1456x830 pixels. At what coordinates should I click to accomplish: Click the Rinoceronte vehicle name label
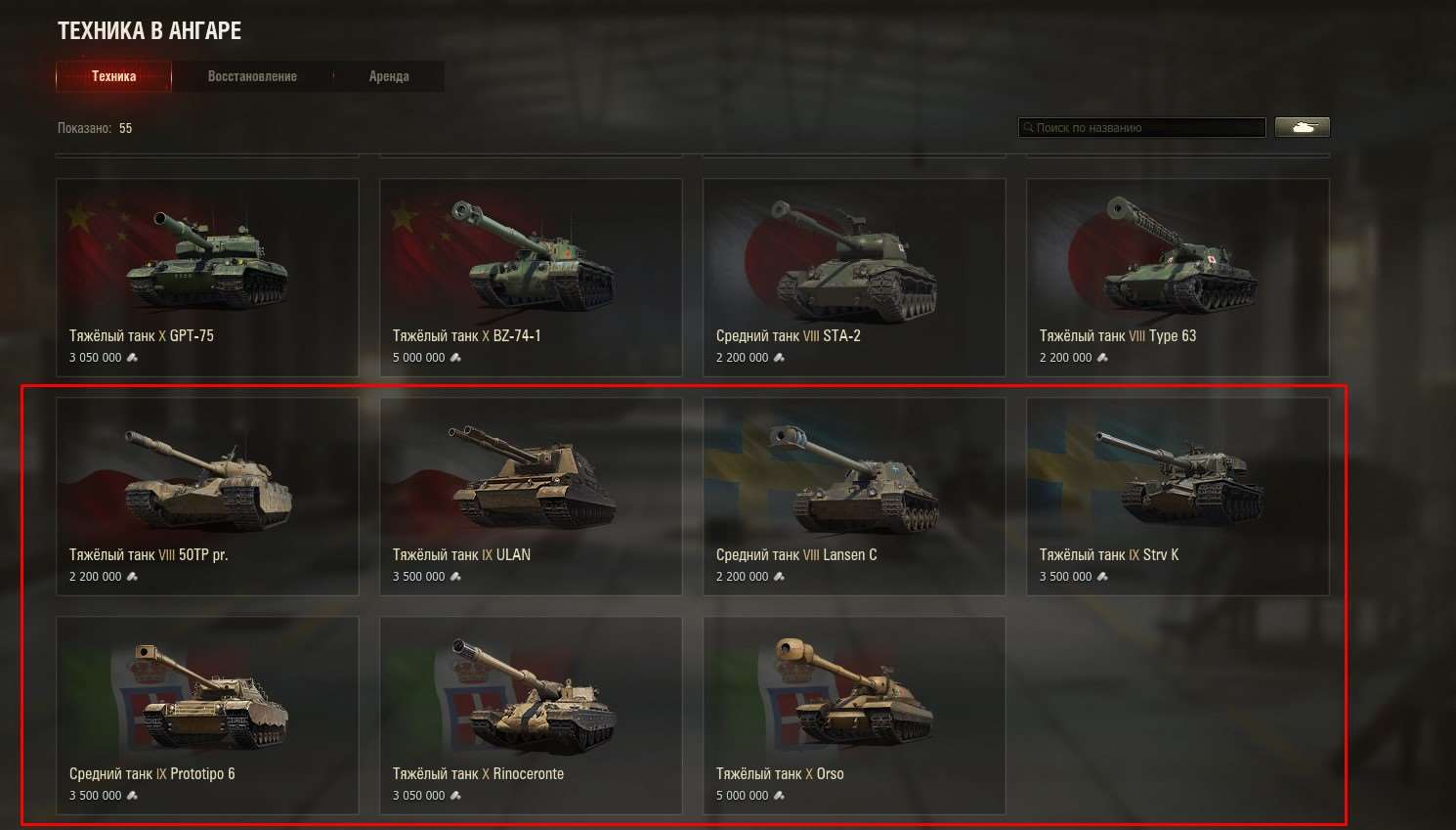pos(478,773)
